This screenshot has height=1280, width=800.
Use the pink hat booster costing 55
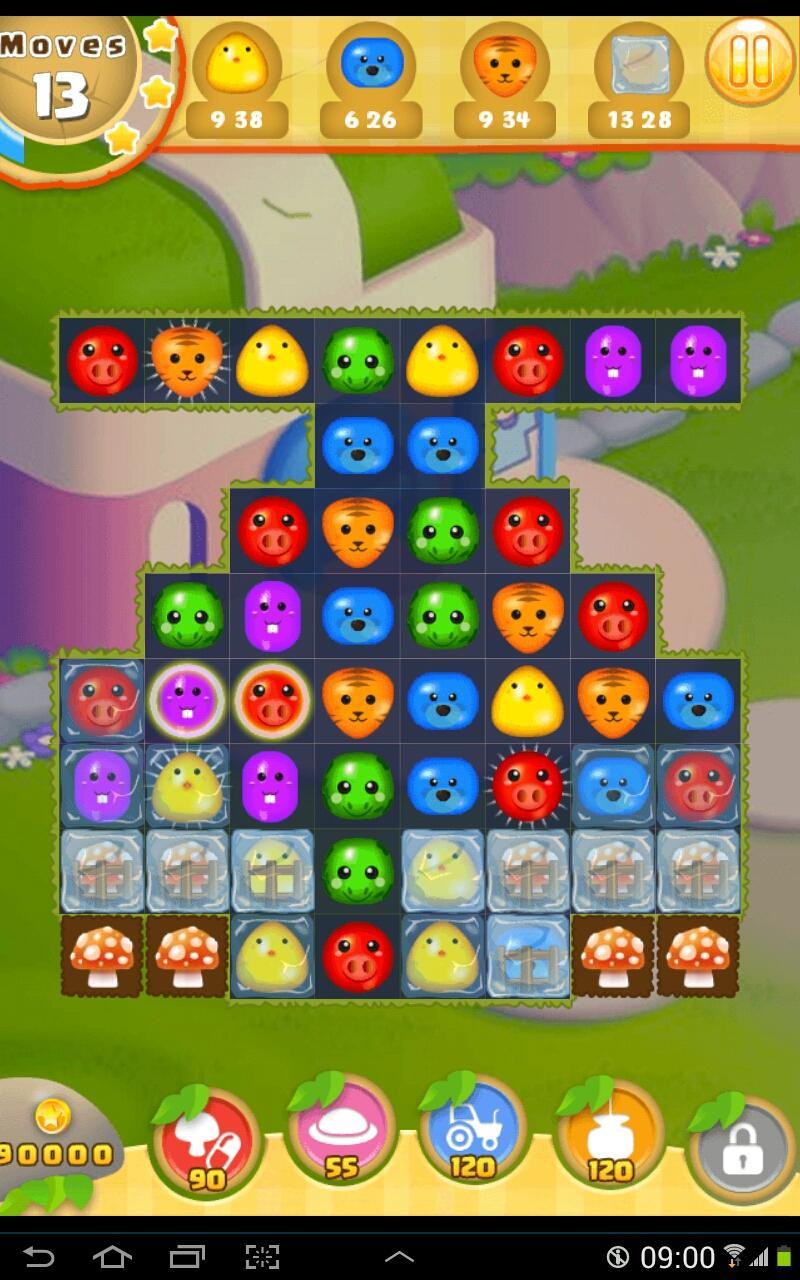click(341, 1135)
